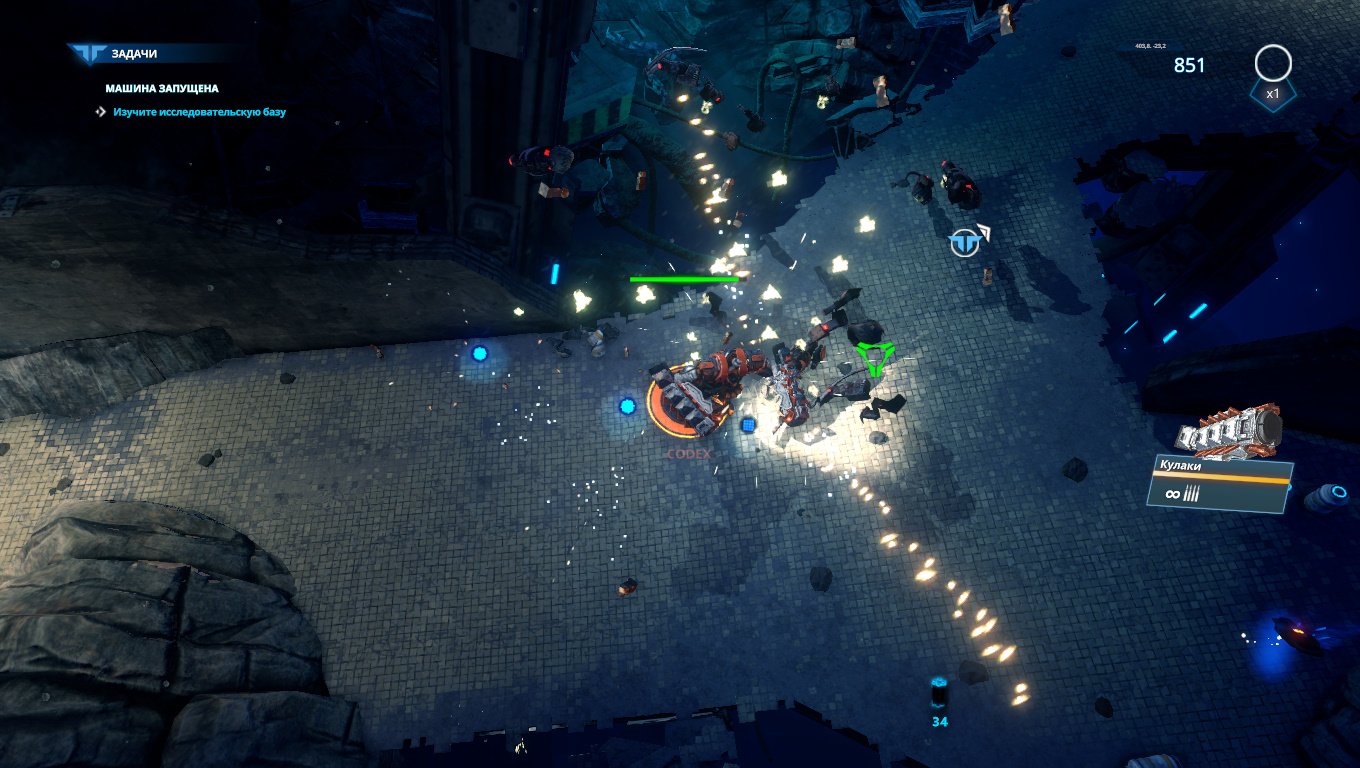Viewport: 1360px width, 768px height.
Task: Select the objective "Изучите исследовательскую базу"
Action: pyautogui.click(x=199, y=112)
